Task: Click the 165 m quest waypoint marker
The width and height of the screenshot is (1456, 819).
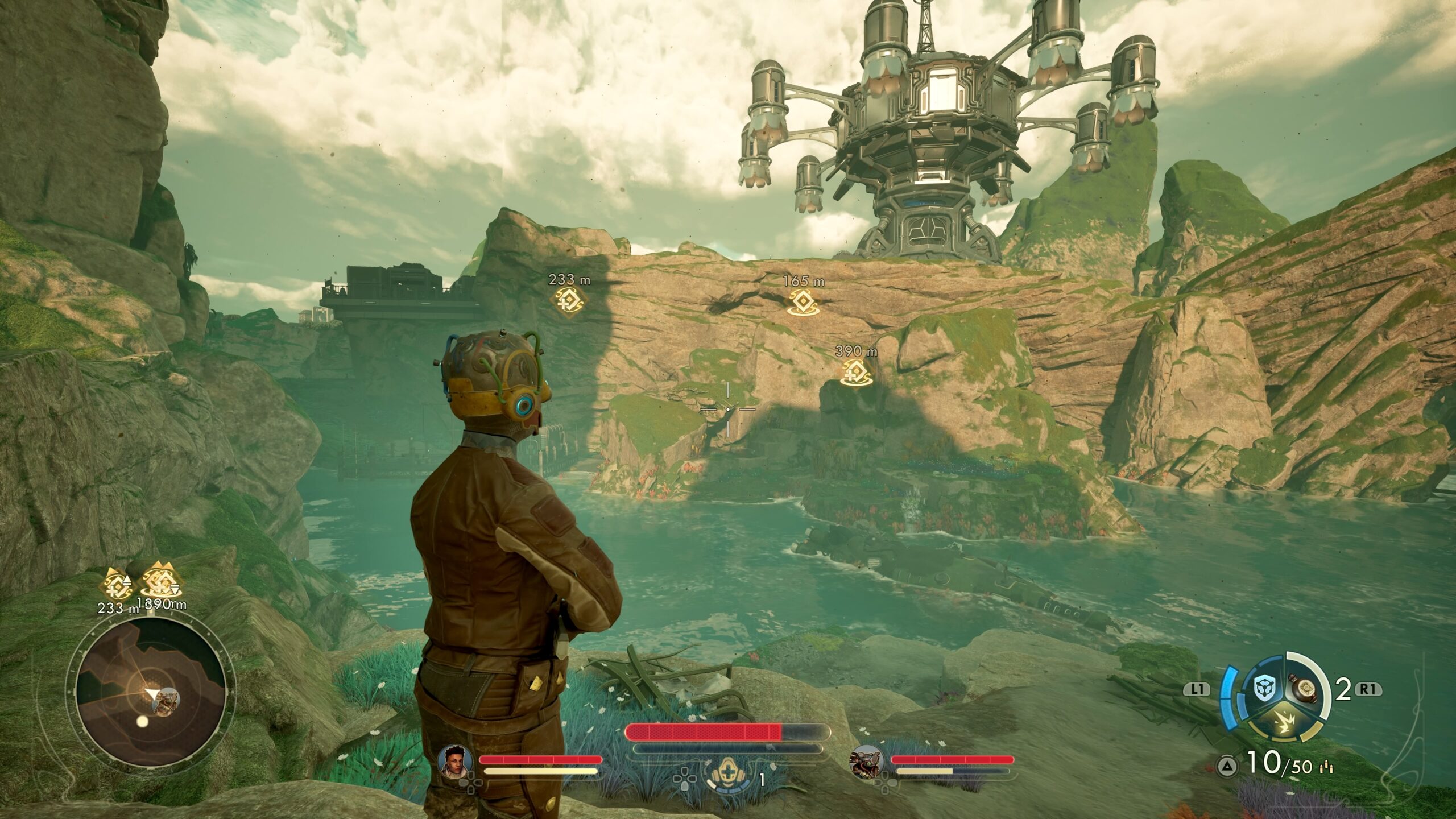Action: coord(802,300)
